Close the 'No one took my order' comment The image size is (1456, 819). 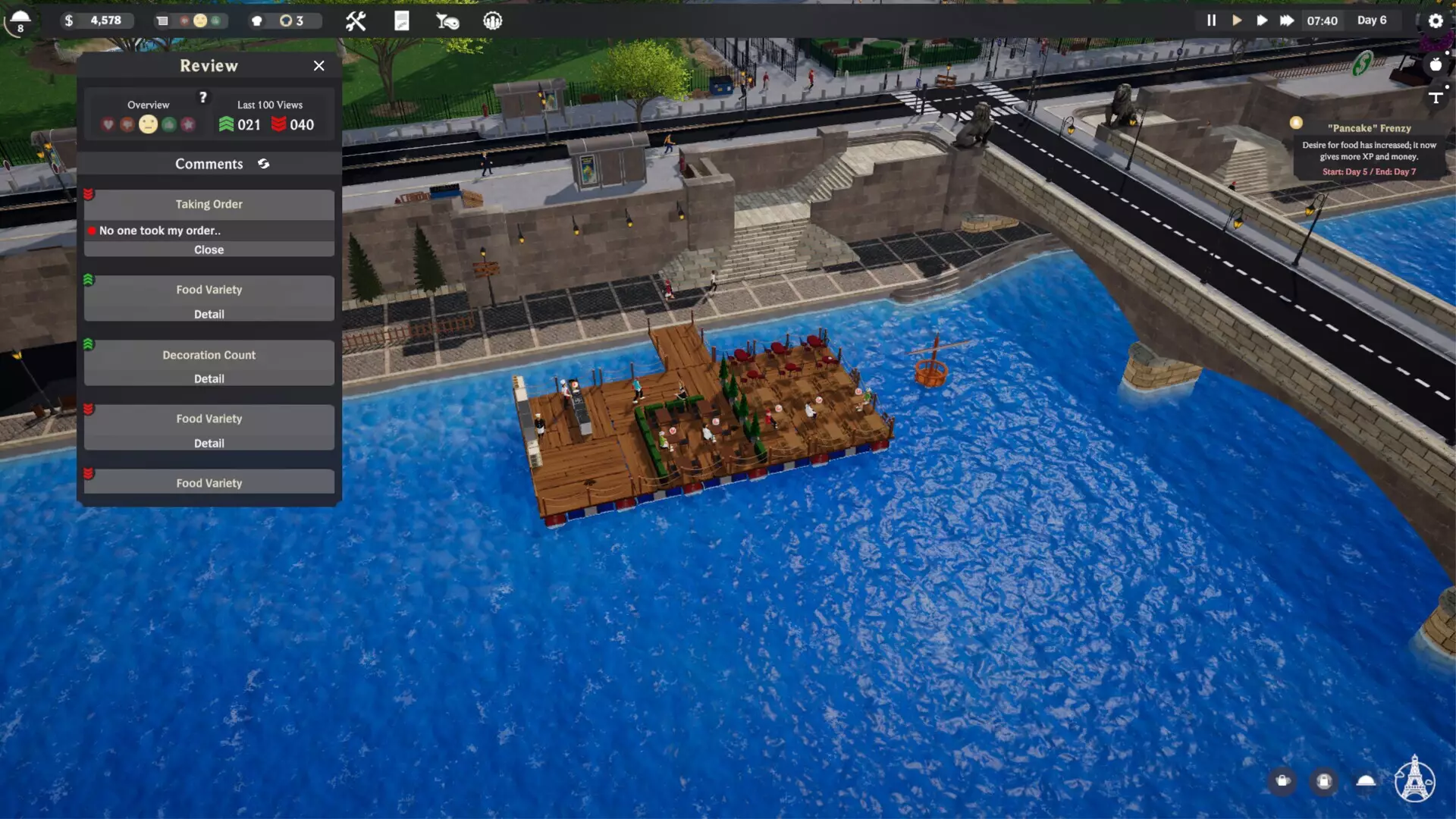coord(209,249)
